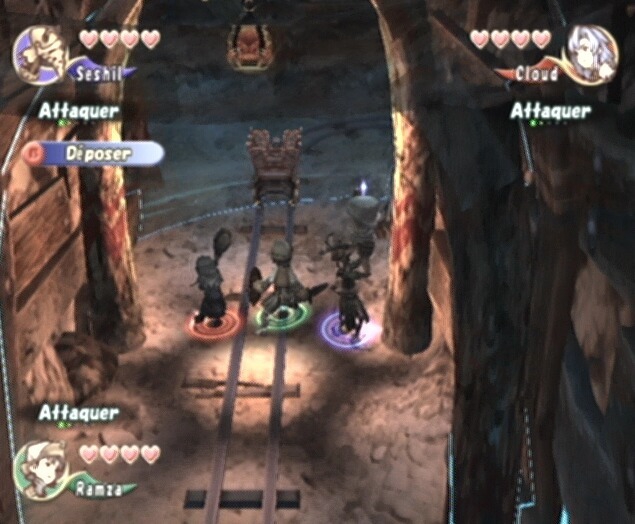
Task: Select Ramza's character portrait
Action: pos(42,469)
